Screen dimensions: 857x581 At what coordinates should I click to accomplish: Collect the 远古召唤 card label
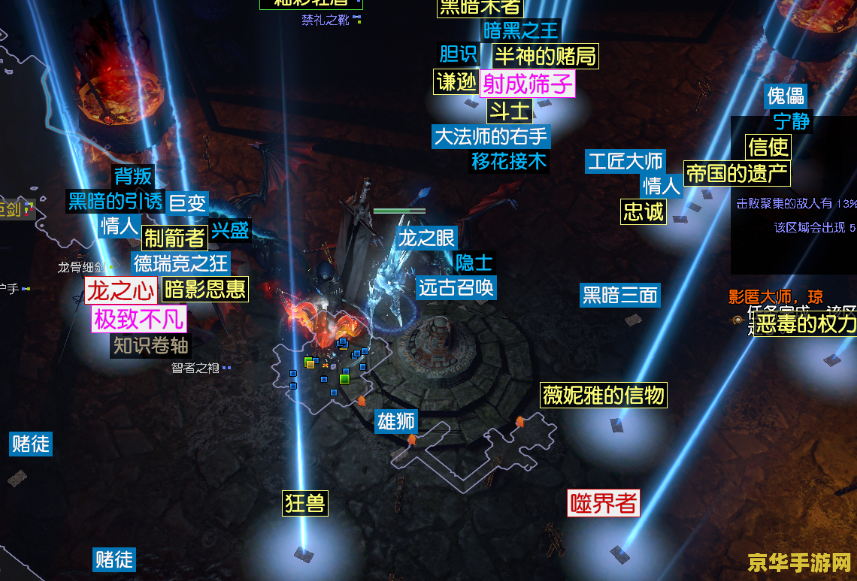click(x=456, y=288)
